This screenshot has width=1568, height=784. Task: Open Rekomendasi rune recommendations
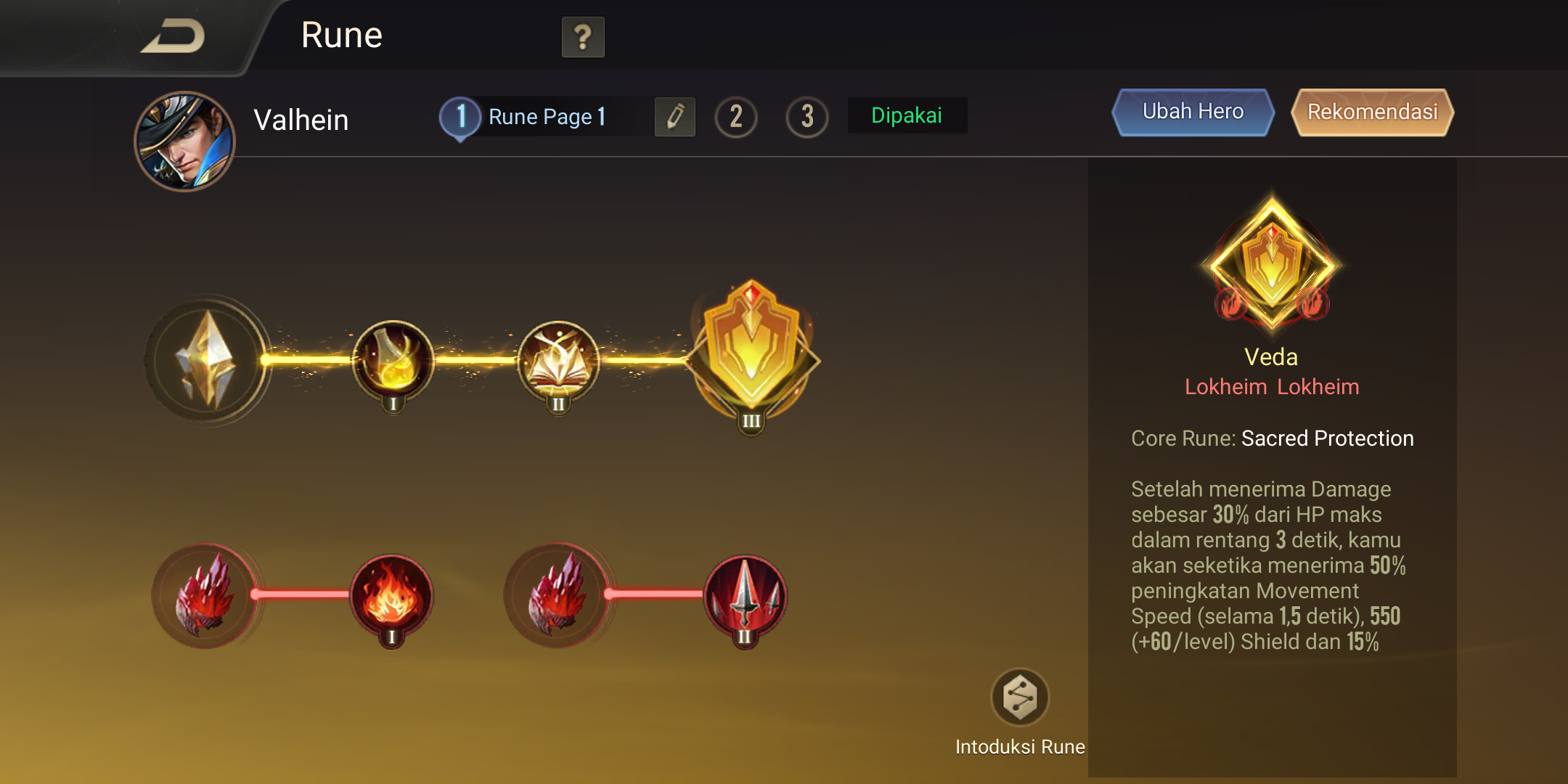(x=1372, y=112)
